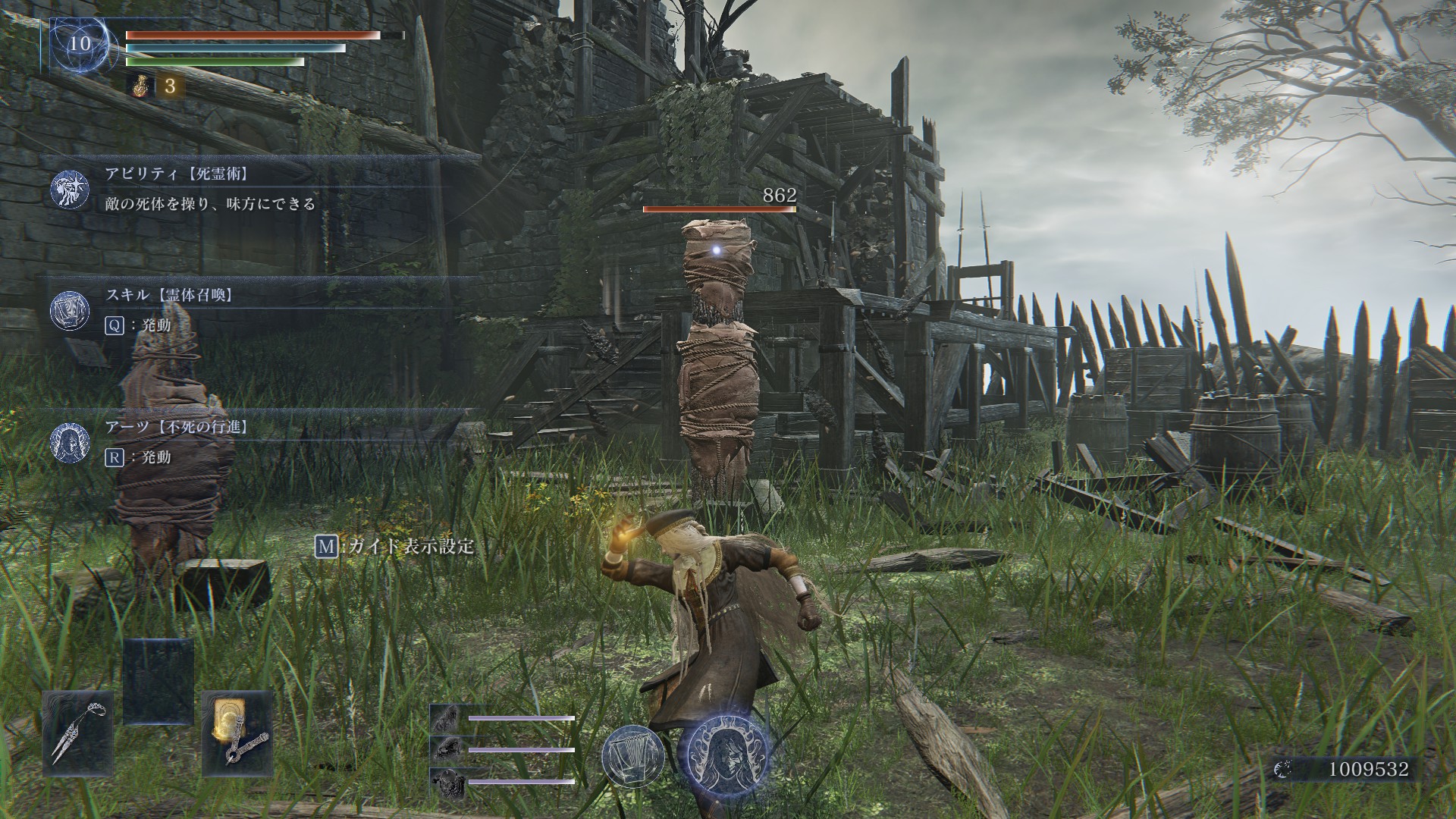
Task: Select the shears weapon slot
Action: tap(78, 733)
